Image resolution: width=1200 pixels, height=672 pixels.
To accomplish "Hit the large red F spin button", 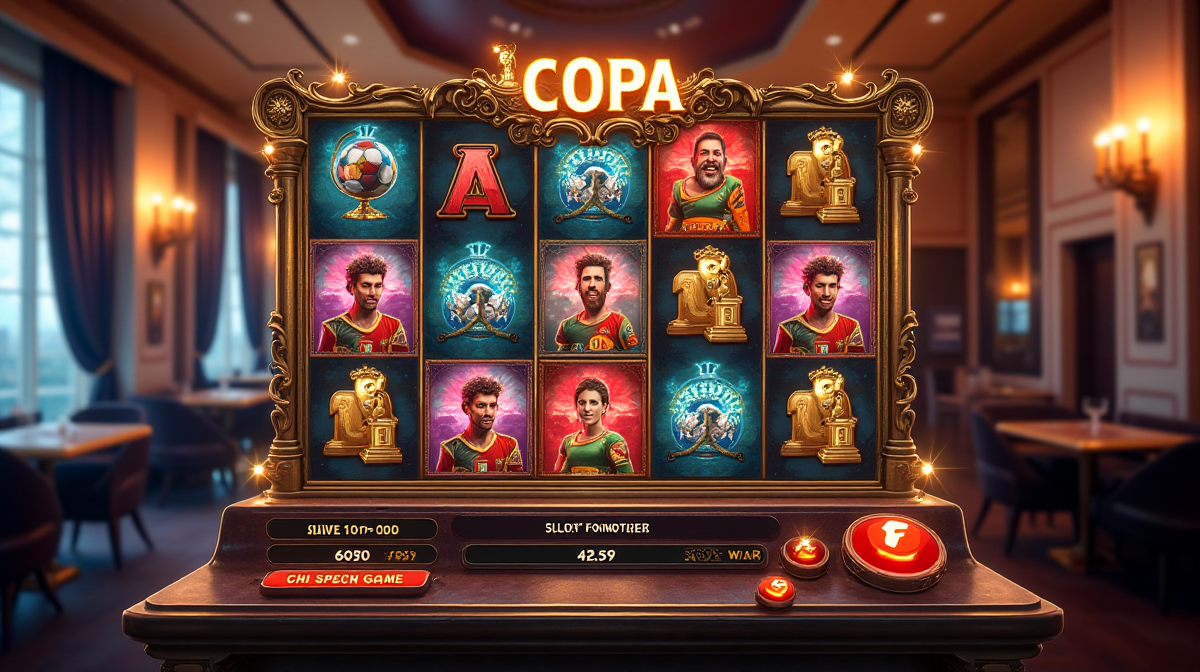I will tap(893, 549).
